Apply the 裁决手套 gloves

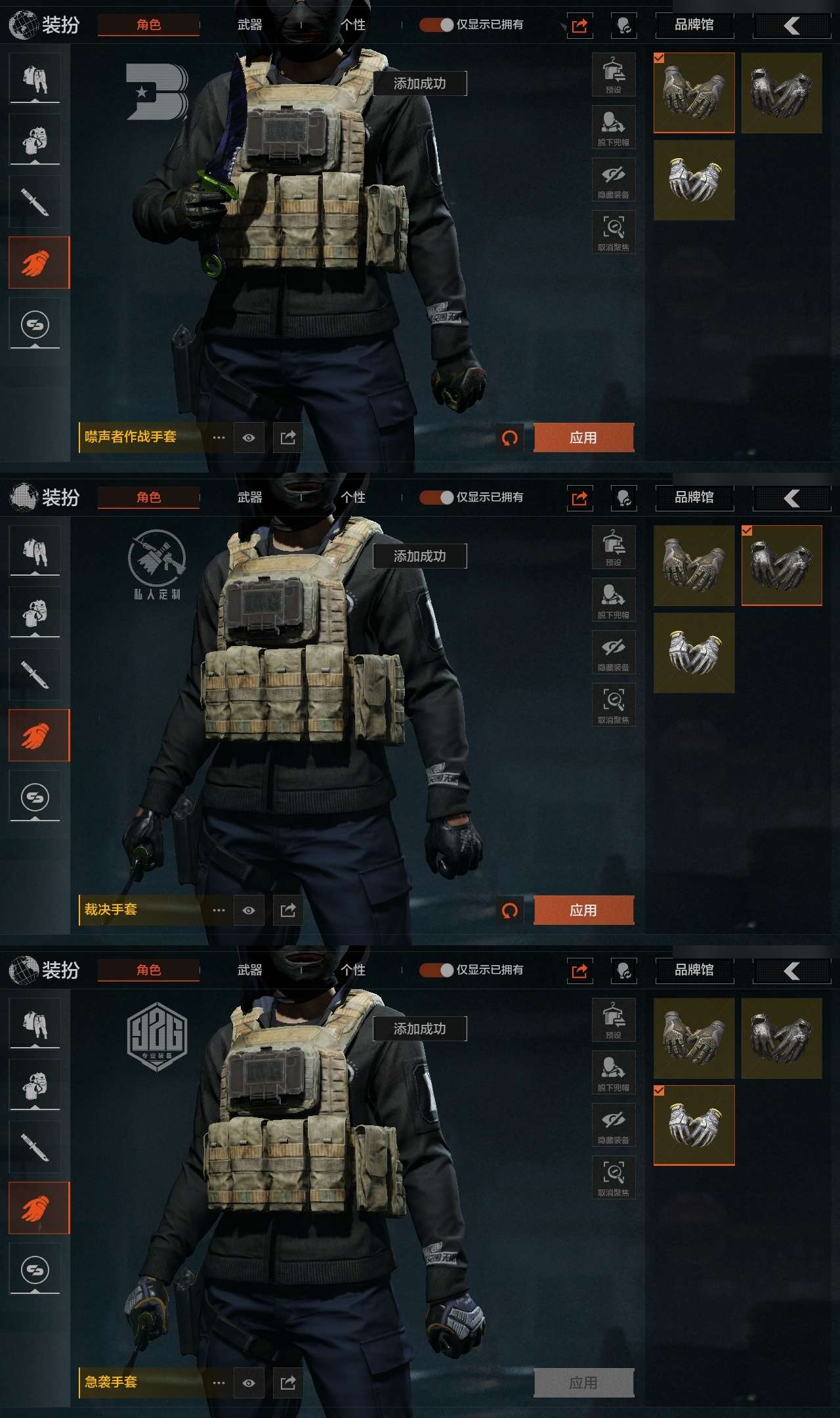coord(583,911)
